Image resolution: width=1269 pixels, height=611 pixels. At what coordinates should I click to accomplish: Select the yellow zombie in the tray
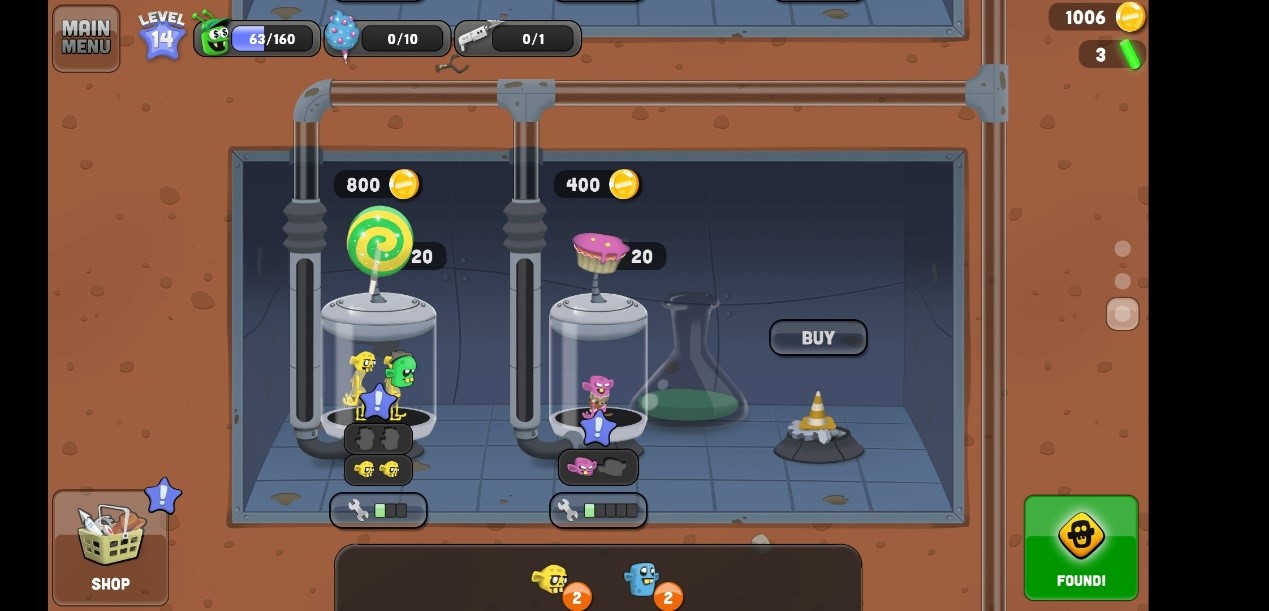click(550, 580)
